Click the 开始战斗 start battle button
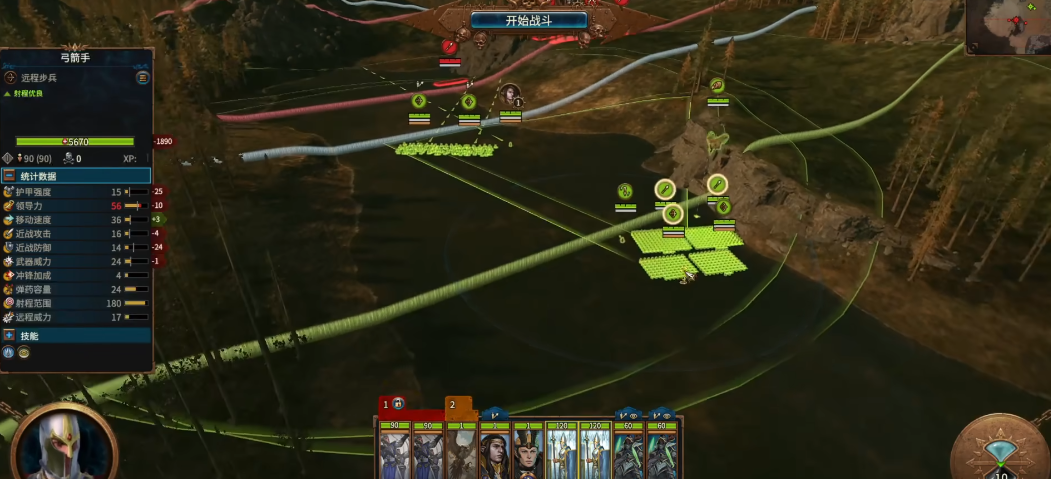Image resolution: width=1051 pixels, height=479 pixels. coord(528,20)
